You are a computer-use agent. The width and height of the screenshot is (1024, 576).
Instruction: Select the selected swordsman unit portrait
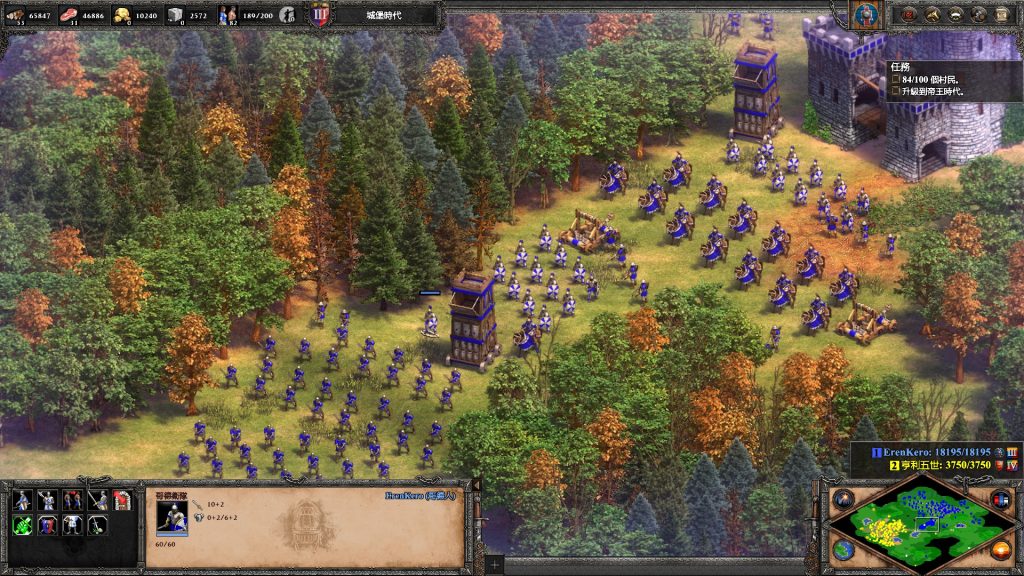pyautogui.click(x=172, y=516)
